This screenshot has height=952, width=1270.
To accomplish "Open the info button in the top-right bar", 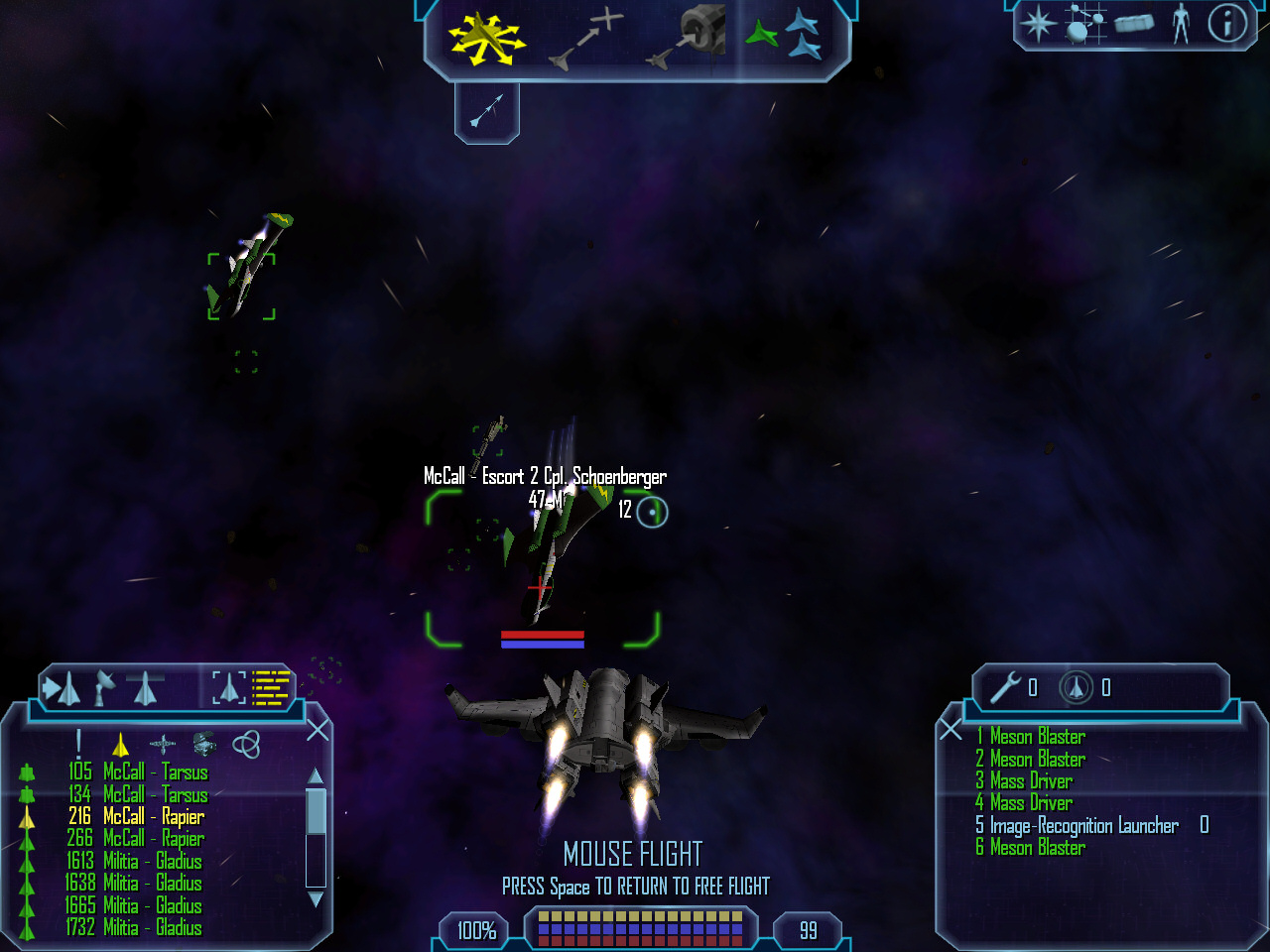I will coord(1226,23).
